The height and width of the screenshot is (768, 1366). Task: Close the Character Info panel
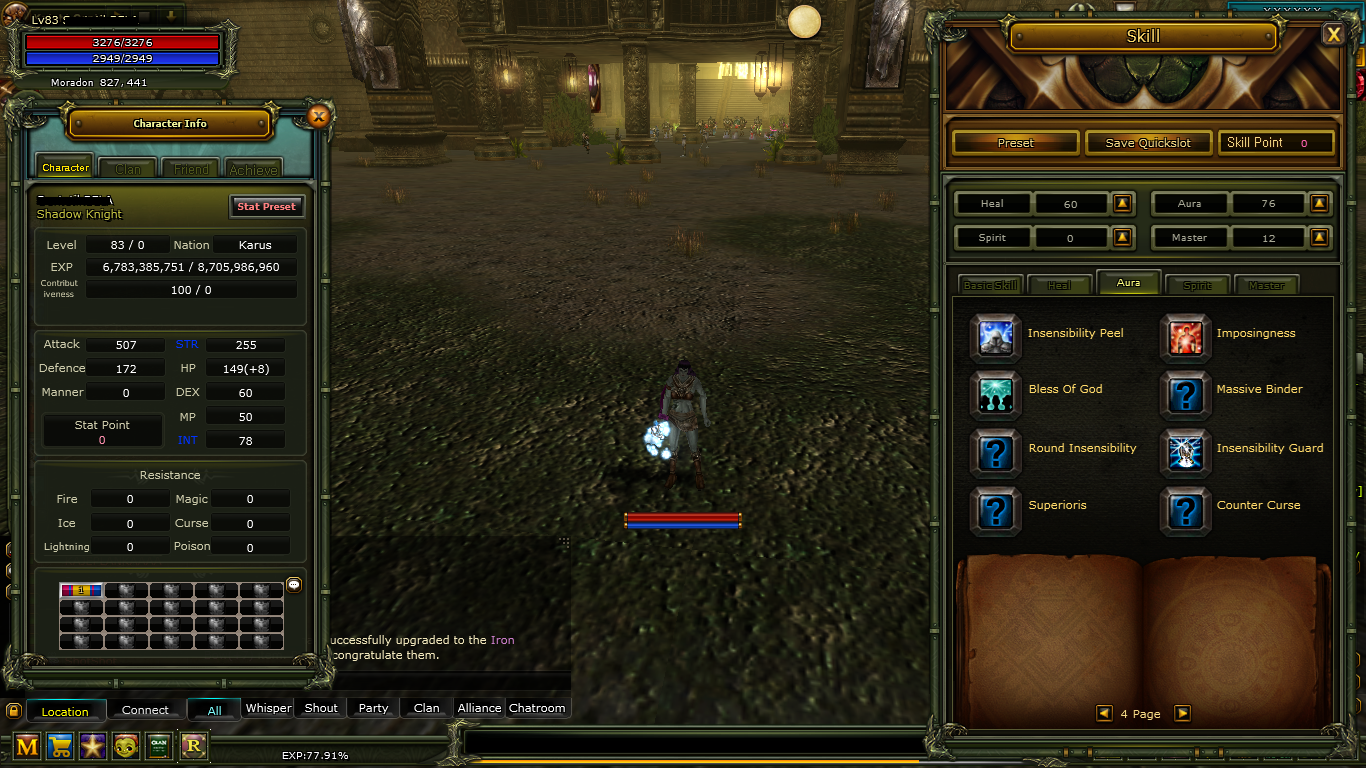(318, 117)
